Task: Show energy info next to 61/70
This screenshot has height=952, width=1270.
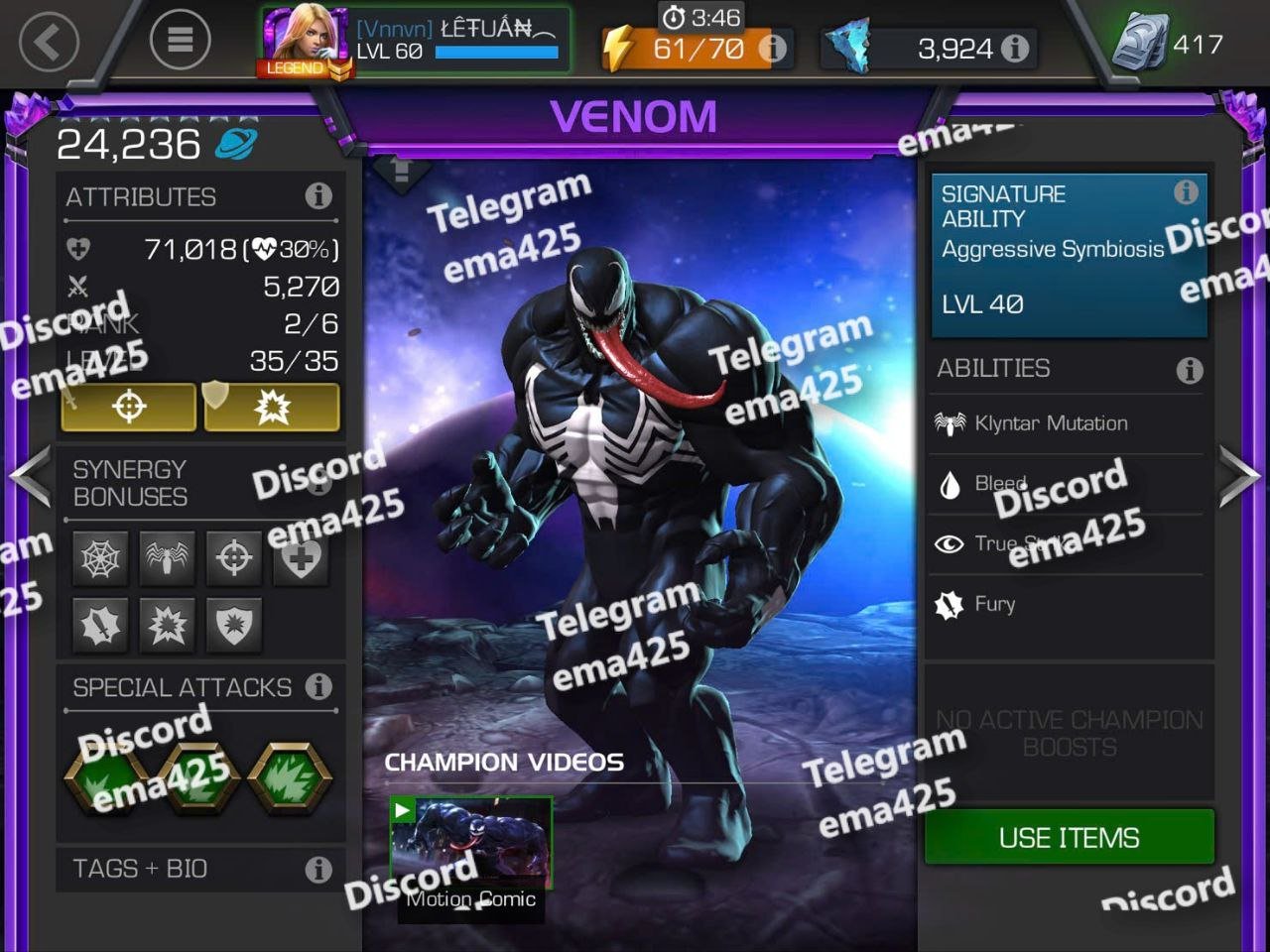Action: [772, 48]
